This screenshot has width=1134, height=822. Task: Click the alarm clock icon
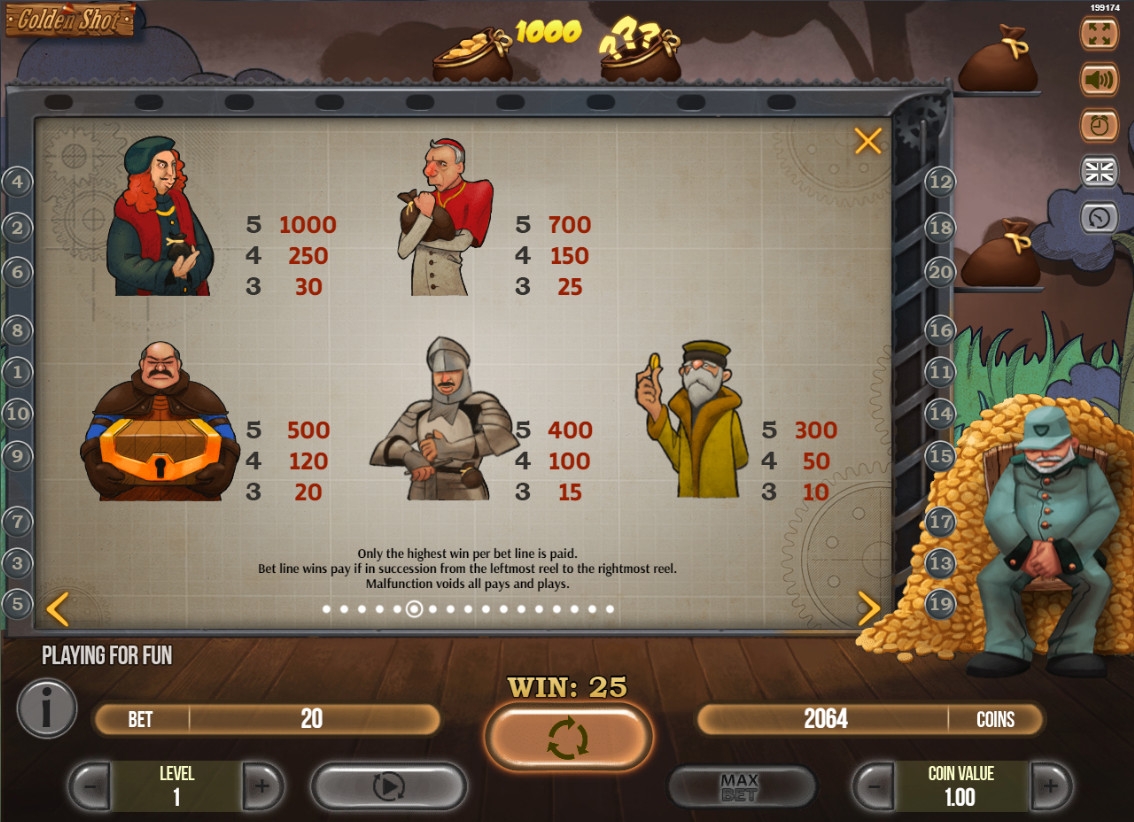pos(1099,125)
